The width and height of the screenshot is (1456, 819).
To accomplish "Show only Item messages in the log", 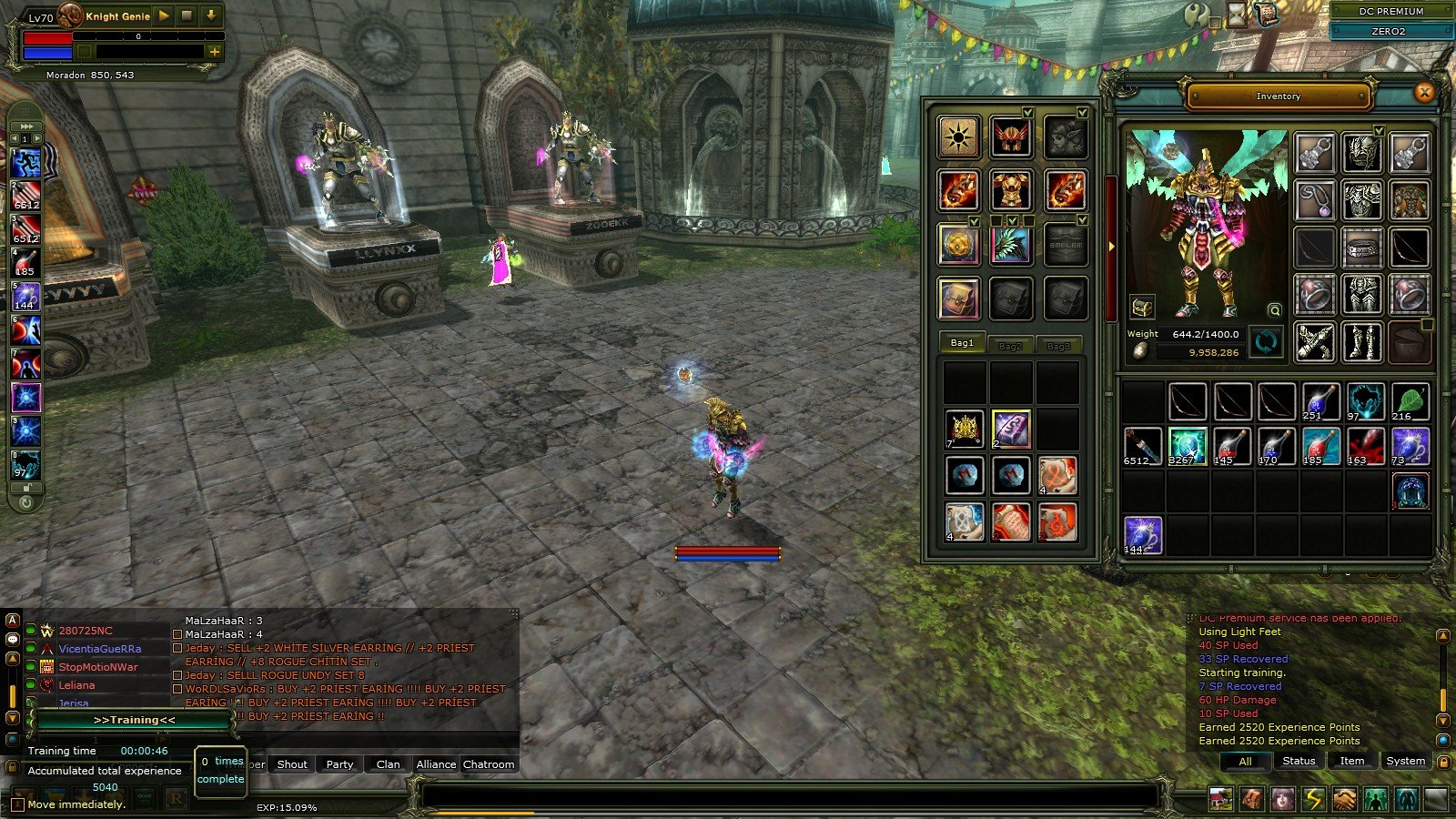I will (1351, 761).
